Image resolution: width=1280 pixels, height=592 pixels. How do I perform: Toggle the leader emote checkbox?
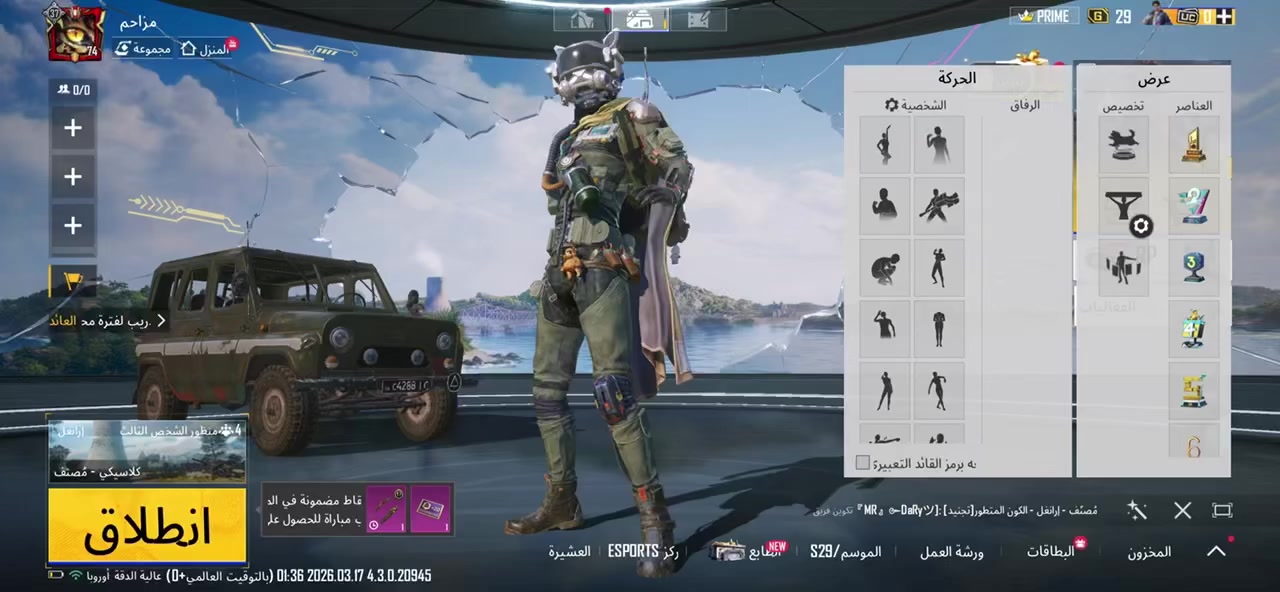863,463
